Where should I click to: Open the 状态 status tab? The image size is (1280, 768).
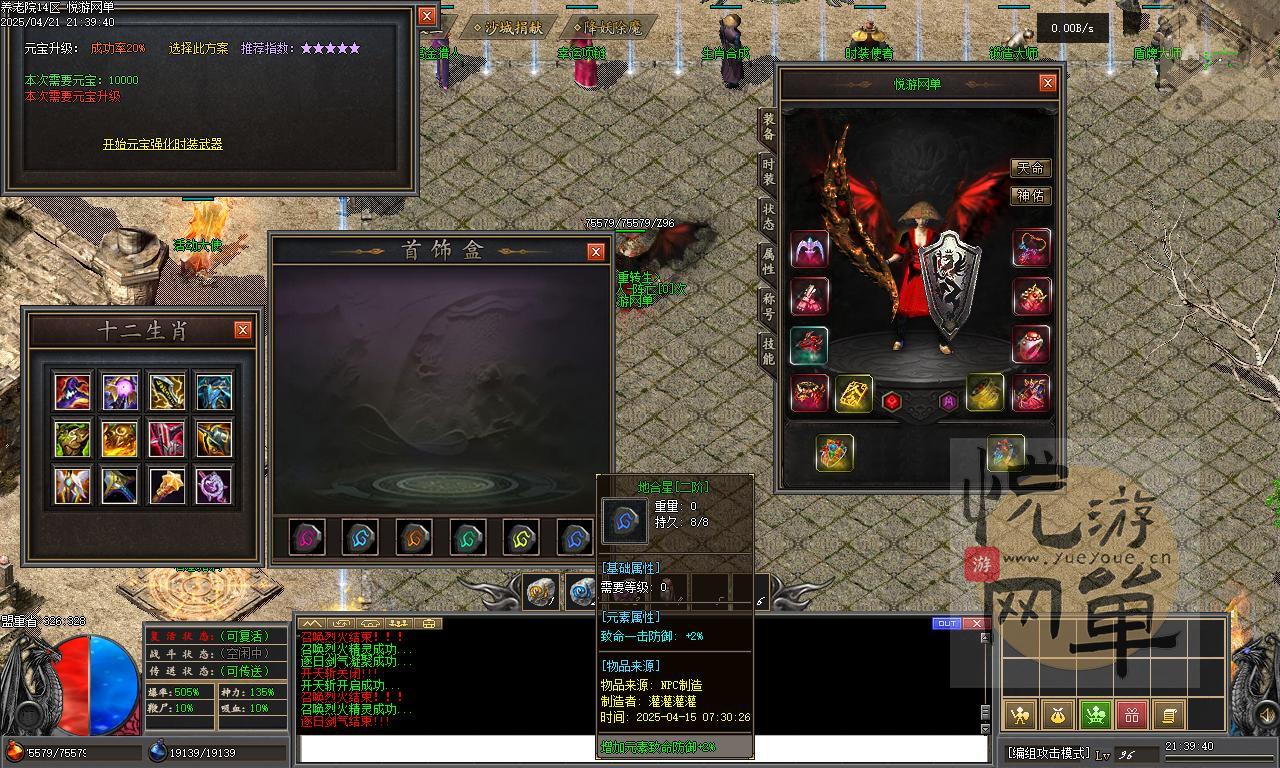click(767, 216)
